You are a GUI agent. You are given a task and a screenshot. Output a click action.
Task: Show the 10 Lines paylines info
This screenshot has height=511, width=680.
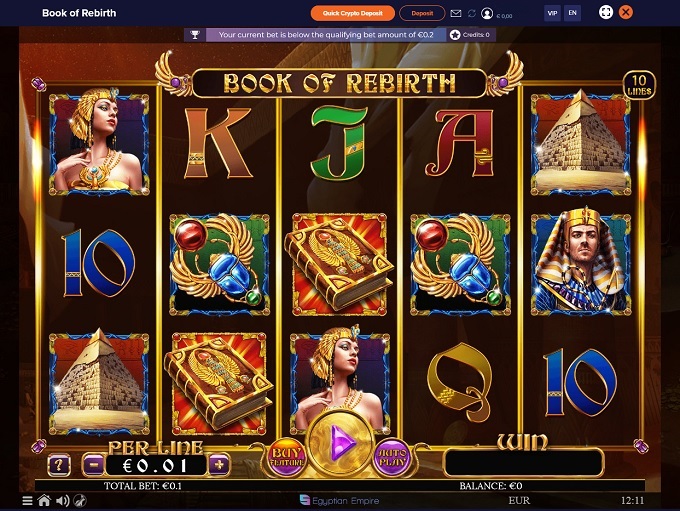[639, 86]
